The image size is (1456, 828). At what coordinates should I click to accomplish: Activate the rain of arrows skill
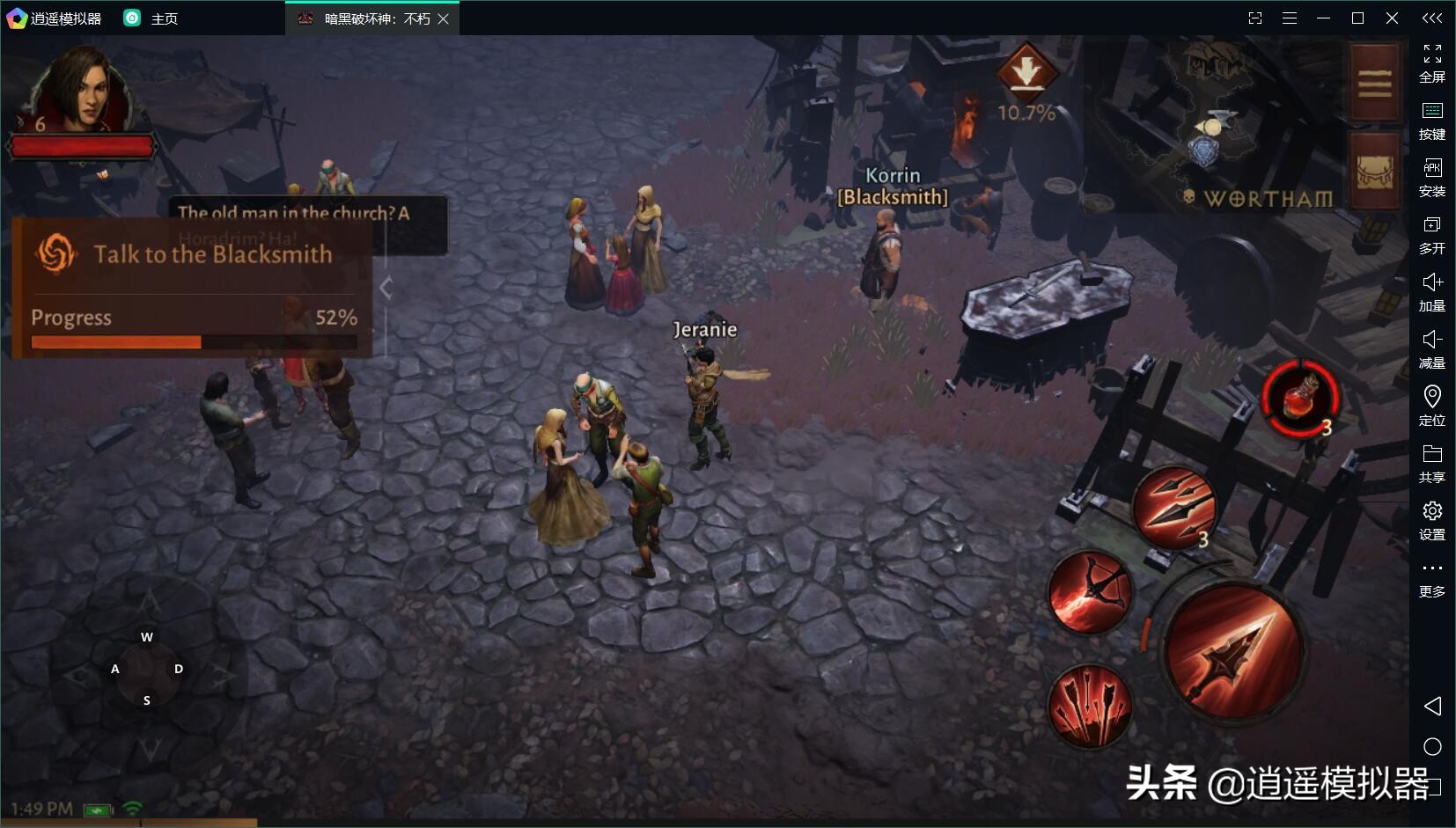pos(1090,706)
